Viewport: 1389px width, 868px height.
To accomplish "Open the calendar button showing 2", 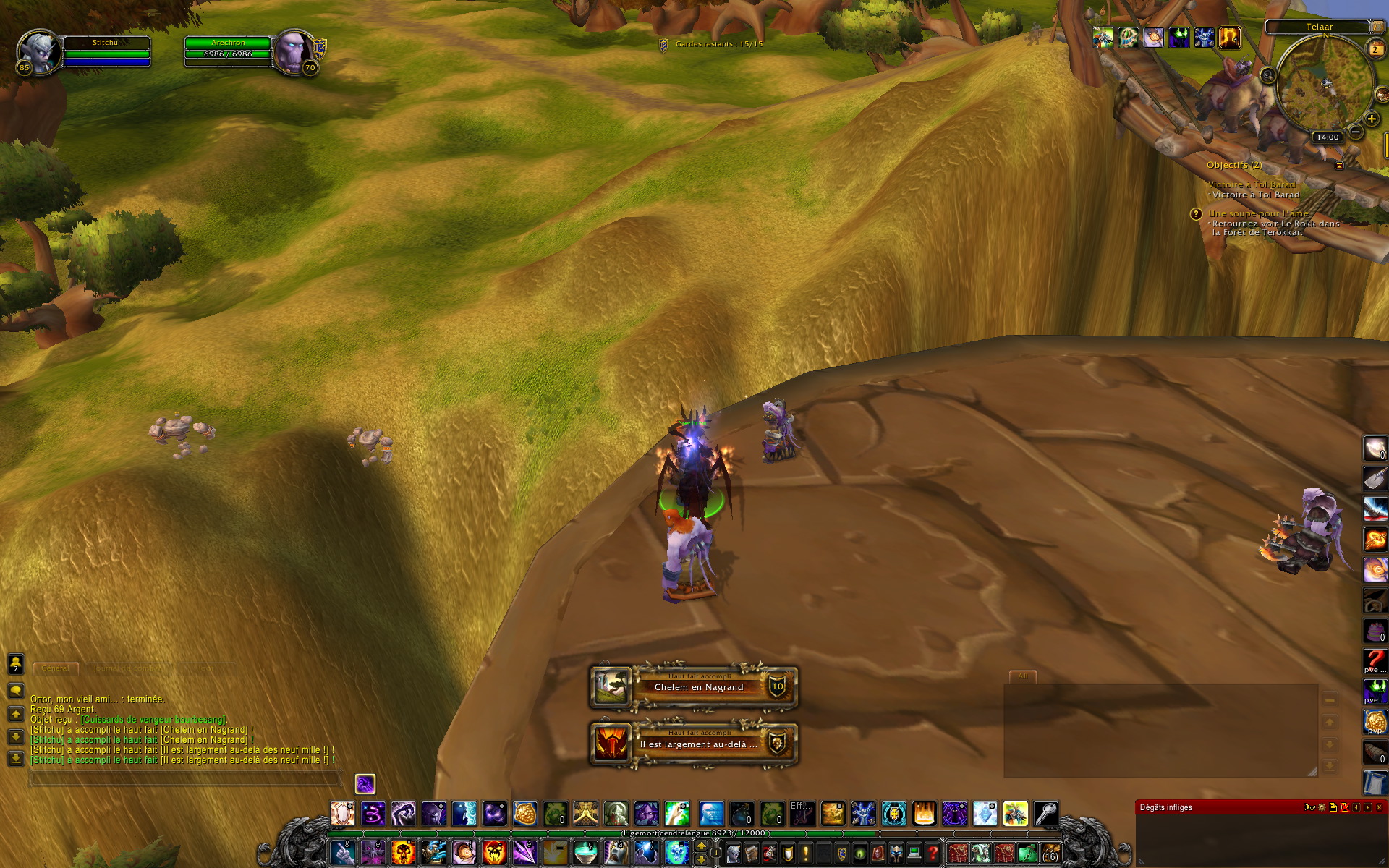I will point(1375,48).
